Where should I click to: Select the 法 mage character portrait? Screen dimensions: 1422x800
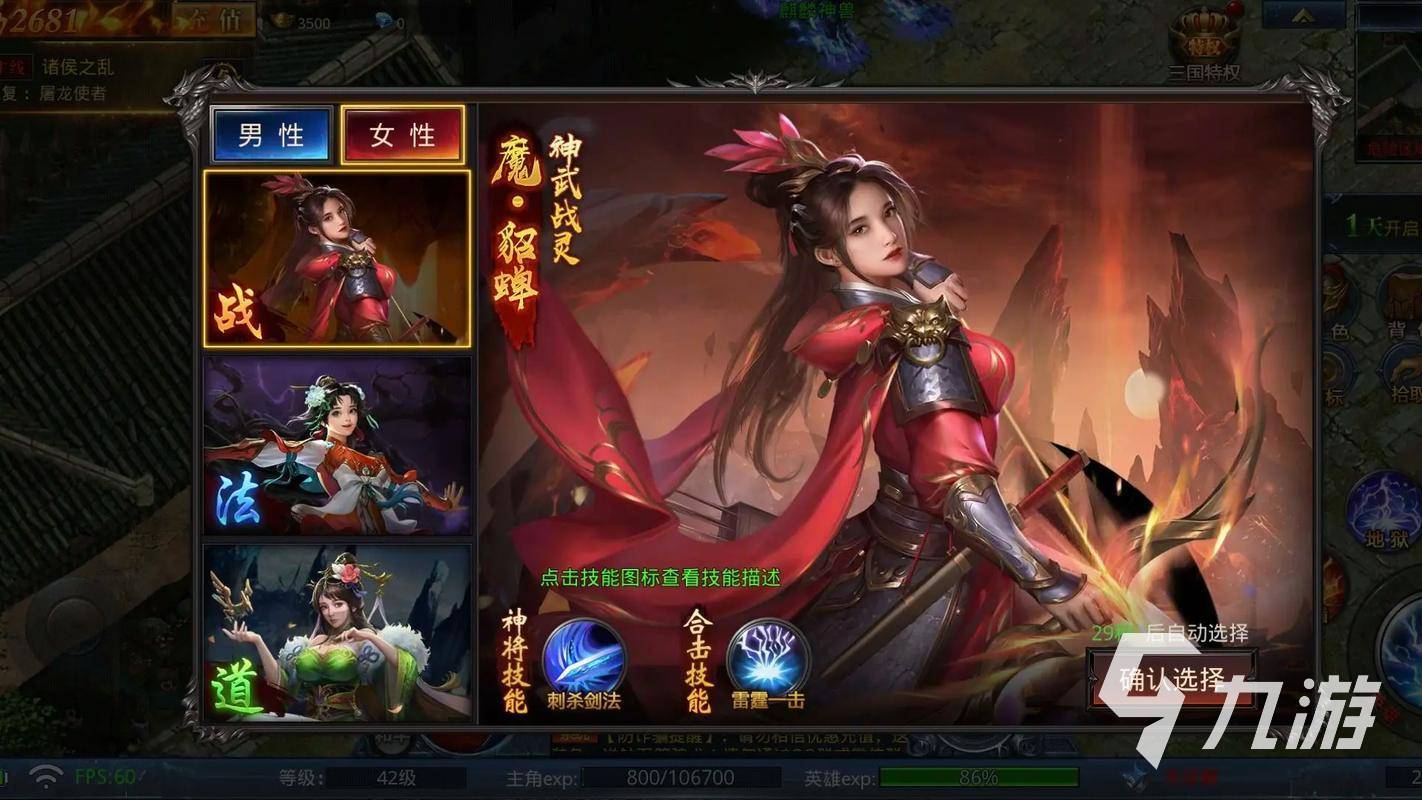pyautogui.click(x=337, y=445)
